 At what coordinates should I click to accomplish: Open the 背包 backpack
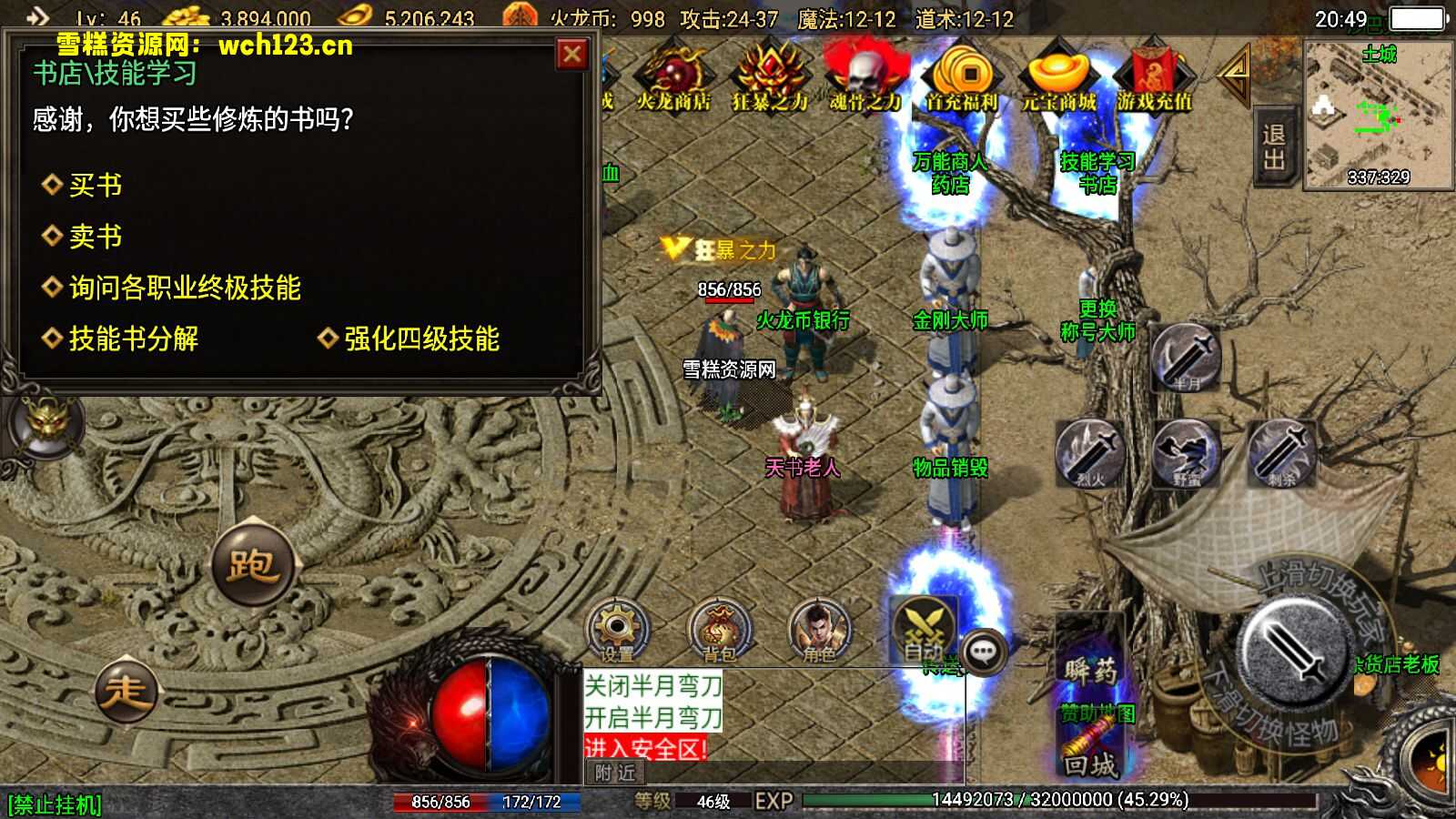[x=719, y=628]
